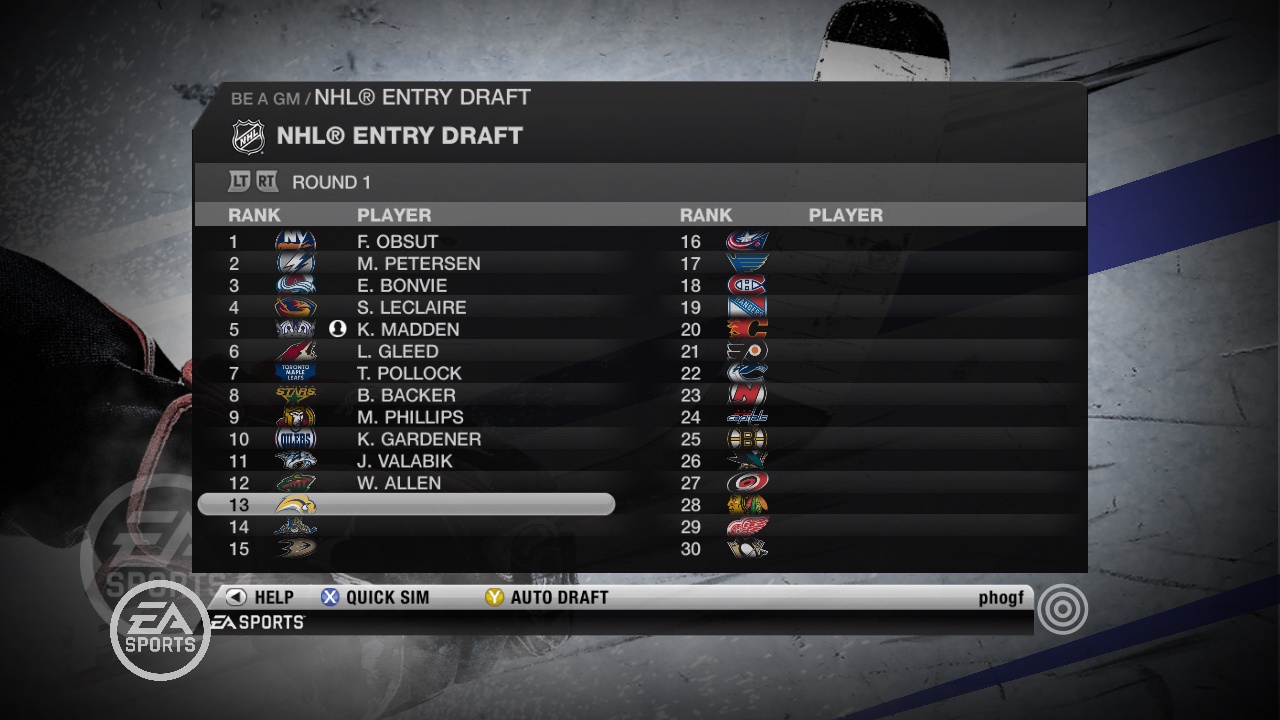Select the Edmonton Oilers logo next to K. Gardener
The width and height of the screenshot is (1280, 720).
[x=298, y=439]
